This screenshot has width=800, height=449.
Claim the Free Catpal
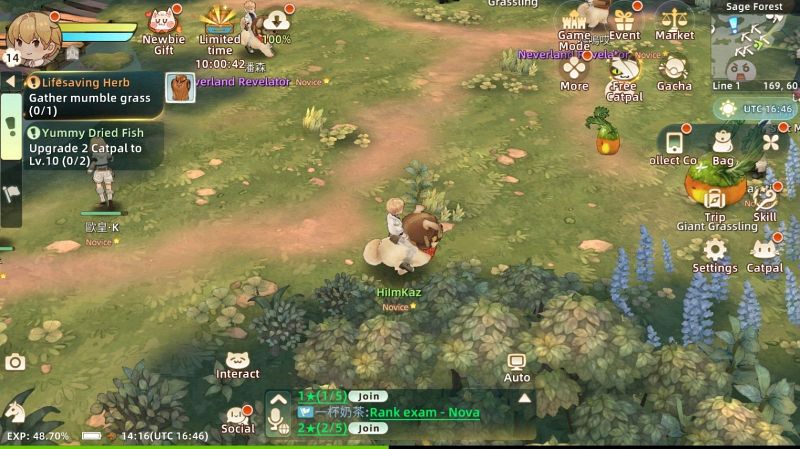click(x=622, y=74)
